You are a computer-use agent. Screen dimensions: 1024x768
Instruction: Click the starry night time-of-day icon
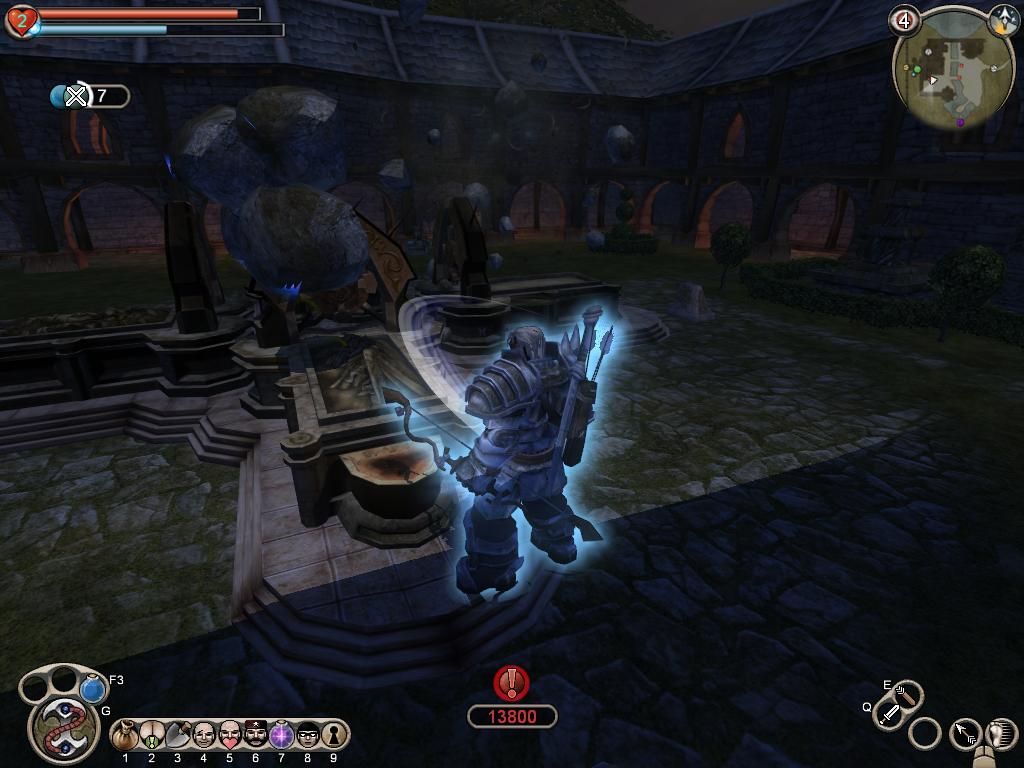(x=1003, y=19)
